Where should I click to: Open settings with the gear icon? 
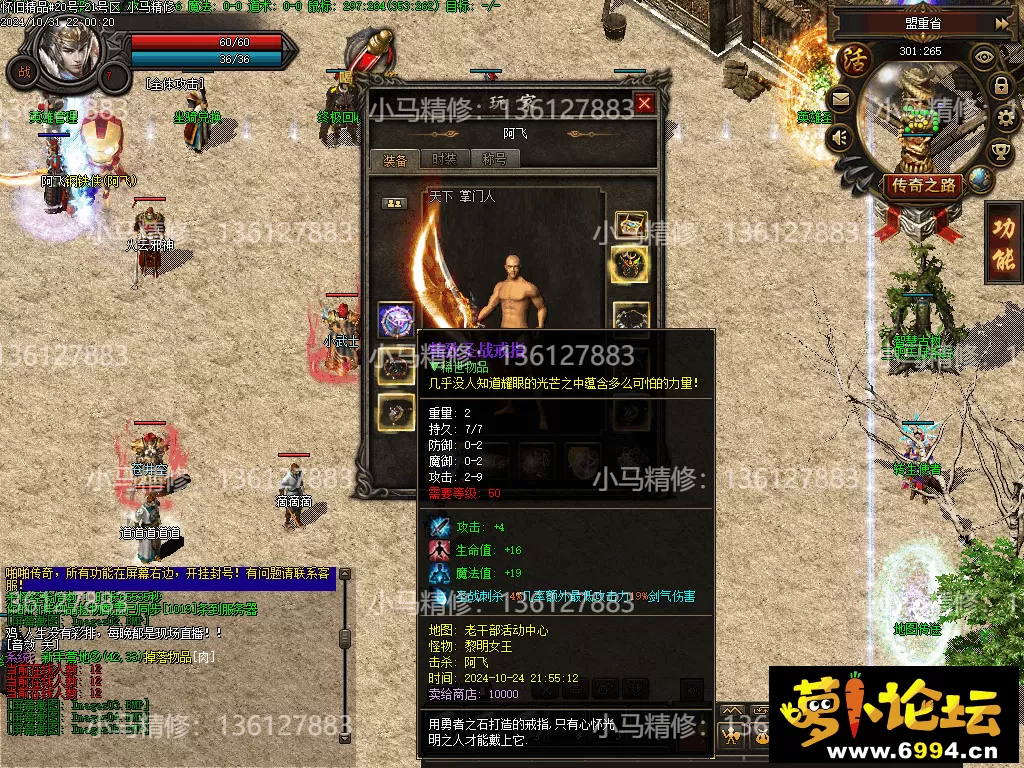[x=1004, y=119]
